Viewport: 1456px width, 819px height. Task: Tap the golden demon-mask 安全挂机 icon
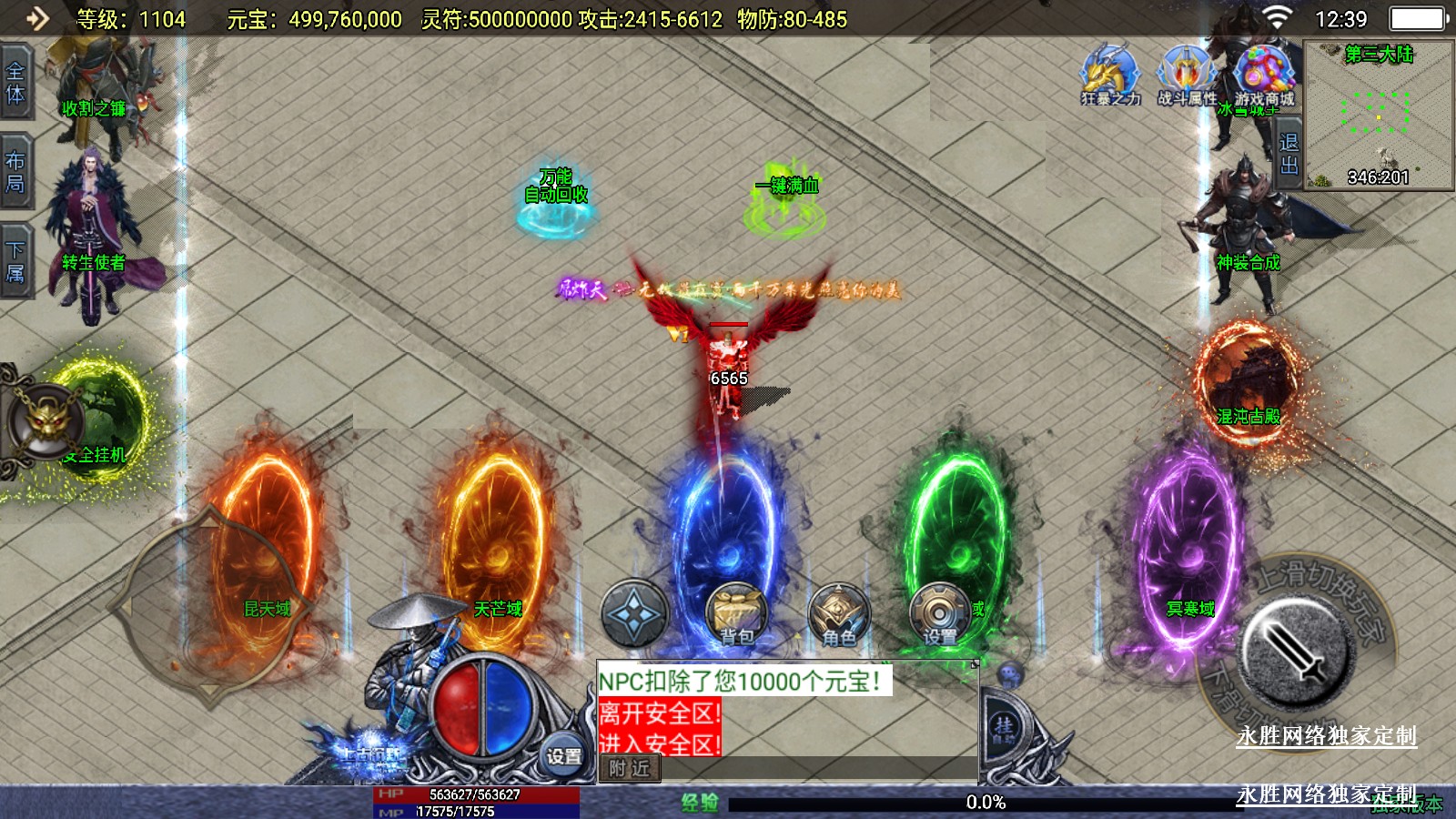(x=45, y=422)
